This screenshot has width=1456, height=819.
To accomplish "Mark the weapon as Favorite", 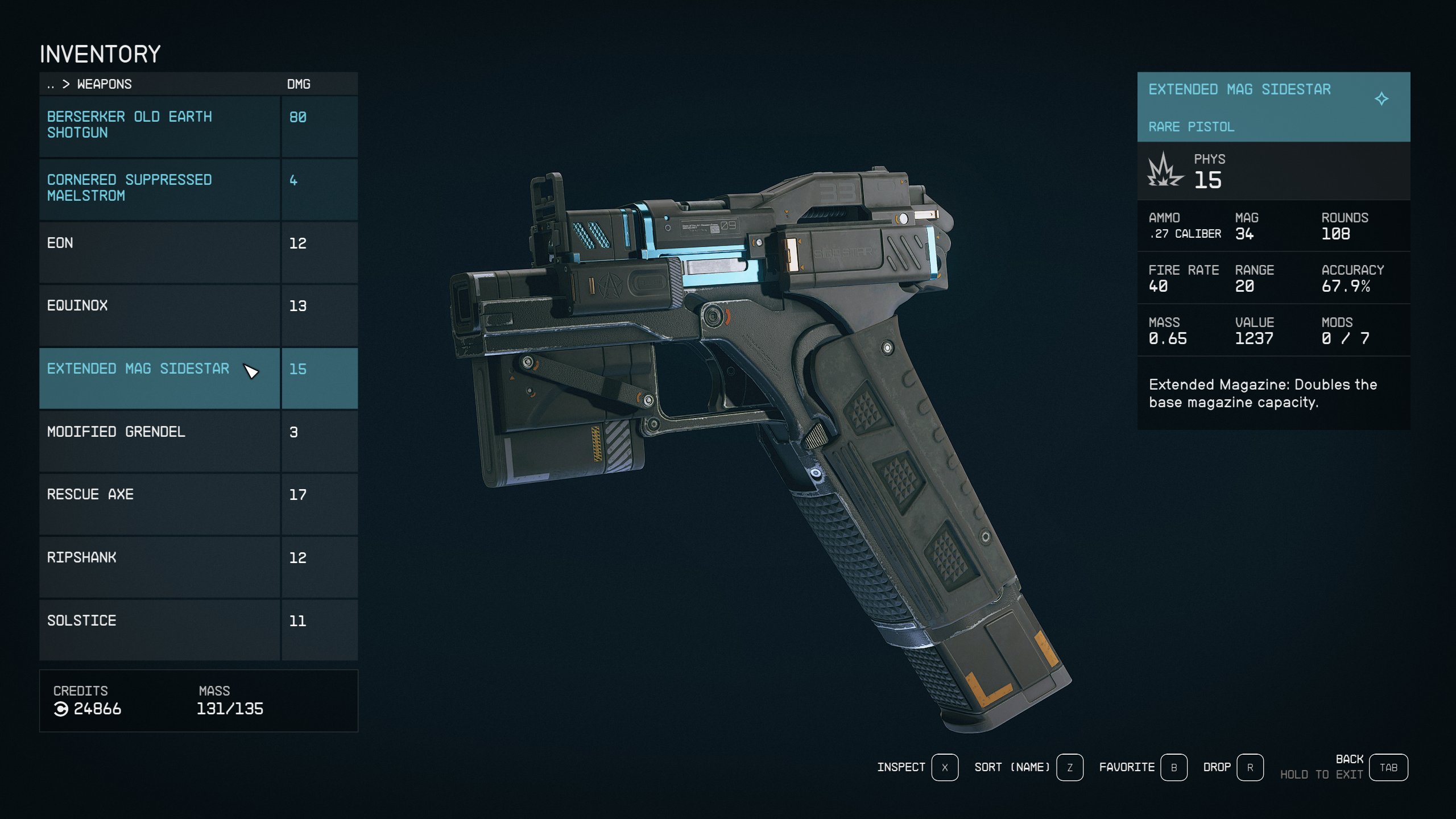I will tap(1173, 767).
